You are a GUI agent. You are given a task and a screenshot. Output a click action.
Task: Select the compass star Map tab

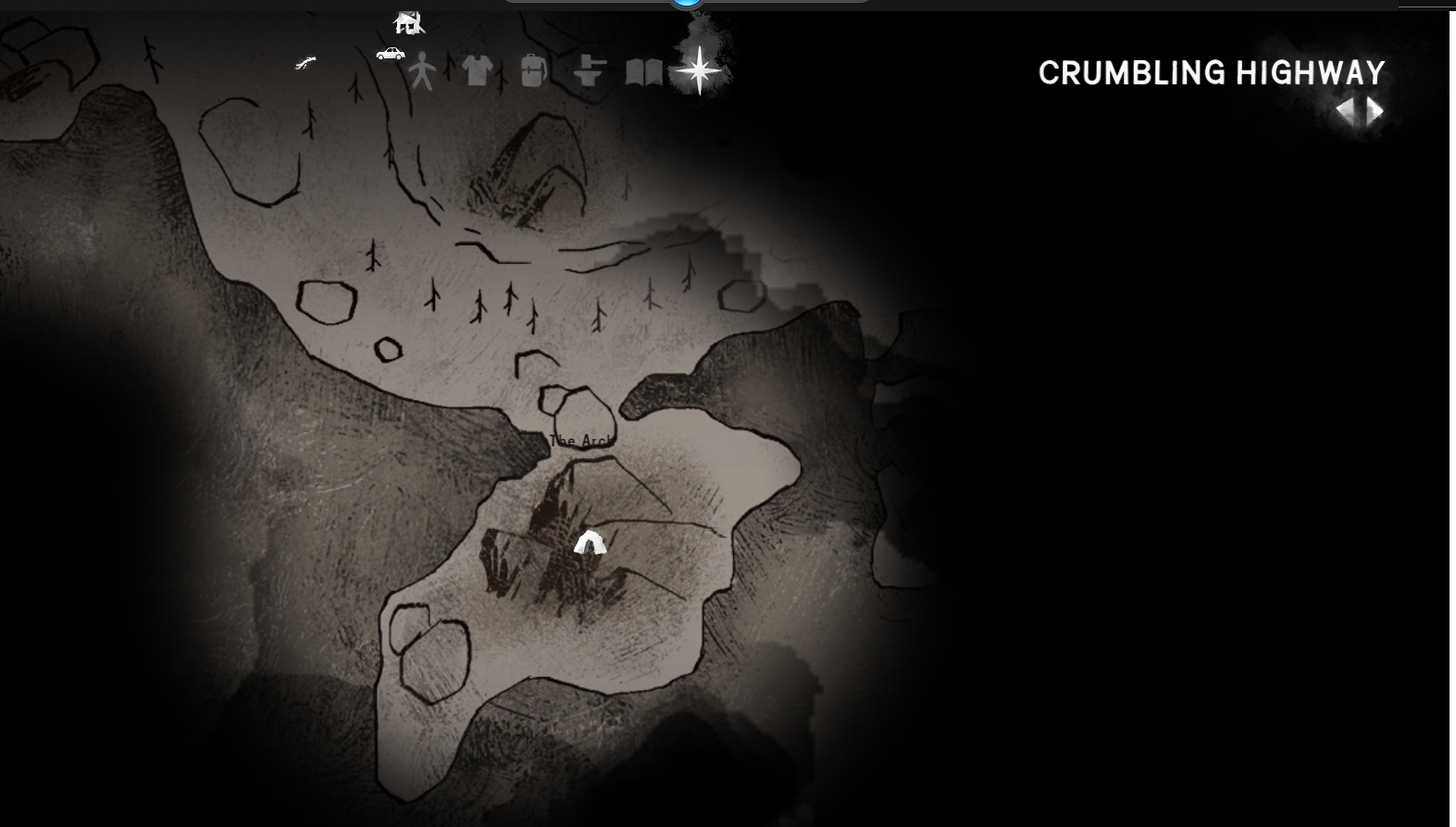click(700, 70)
